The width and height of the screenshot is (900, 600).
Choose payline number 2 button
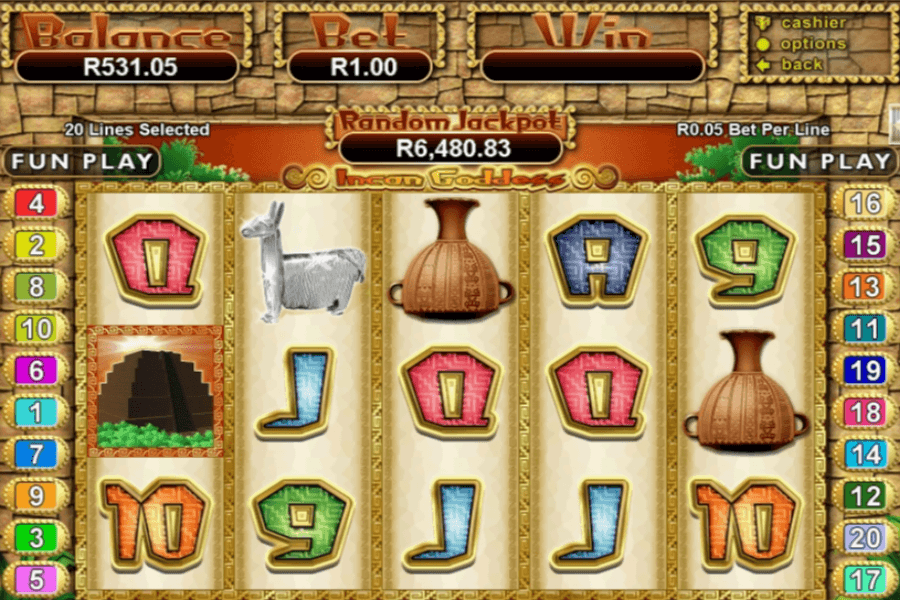(36, 245)
